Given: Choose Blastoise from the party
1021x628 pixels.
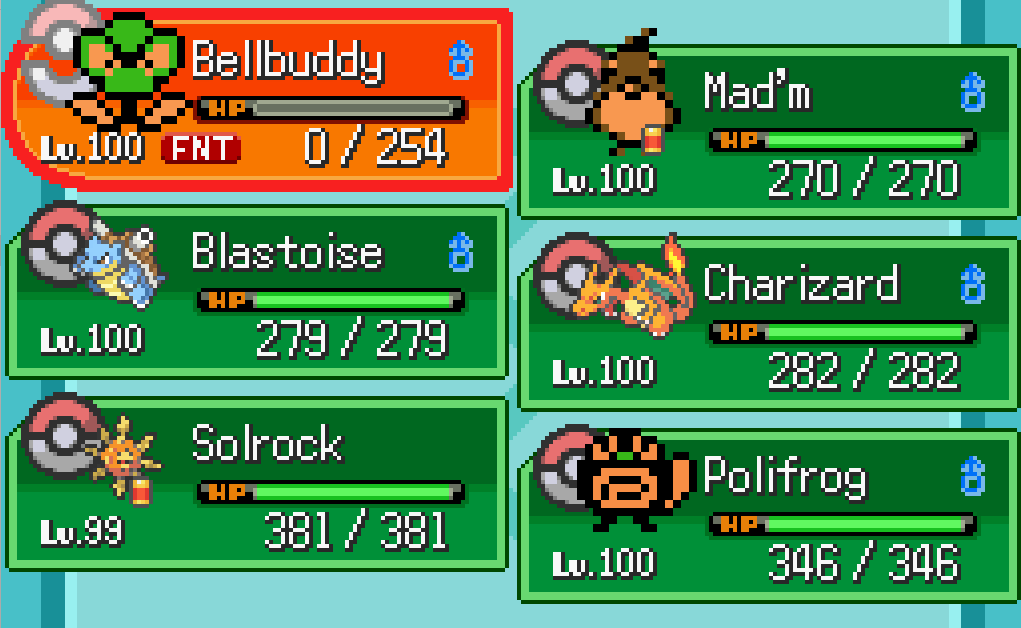Looking at the screenshot, I should tap(260, 292).
